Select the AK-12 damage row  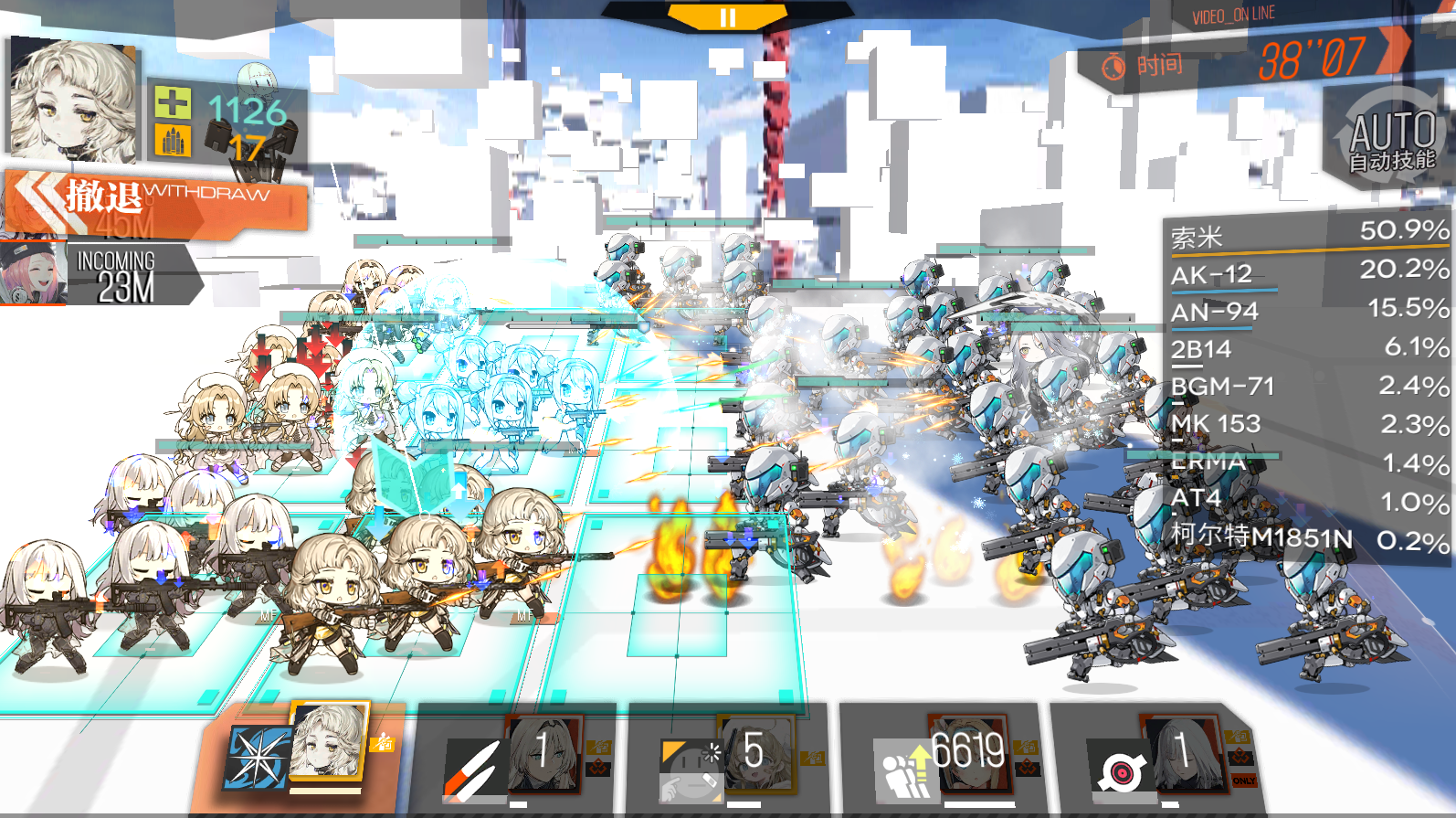1308,273
